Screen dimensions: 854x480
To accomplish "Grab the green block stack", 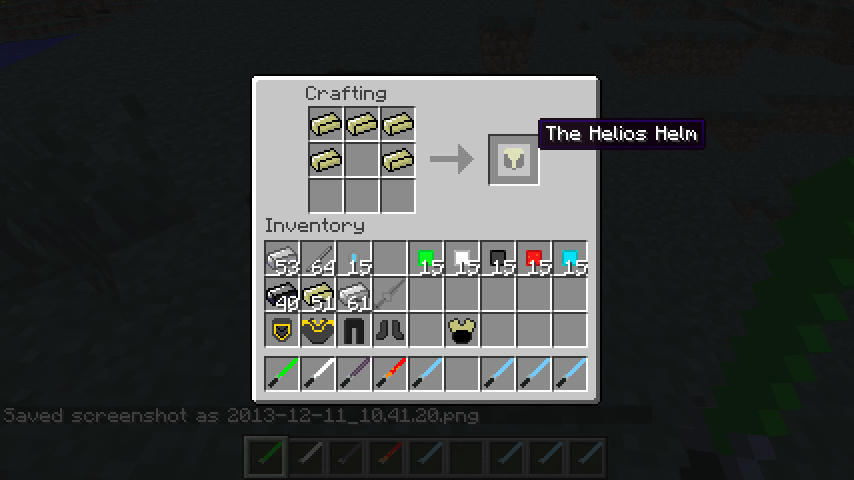I will point(426,259).
